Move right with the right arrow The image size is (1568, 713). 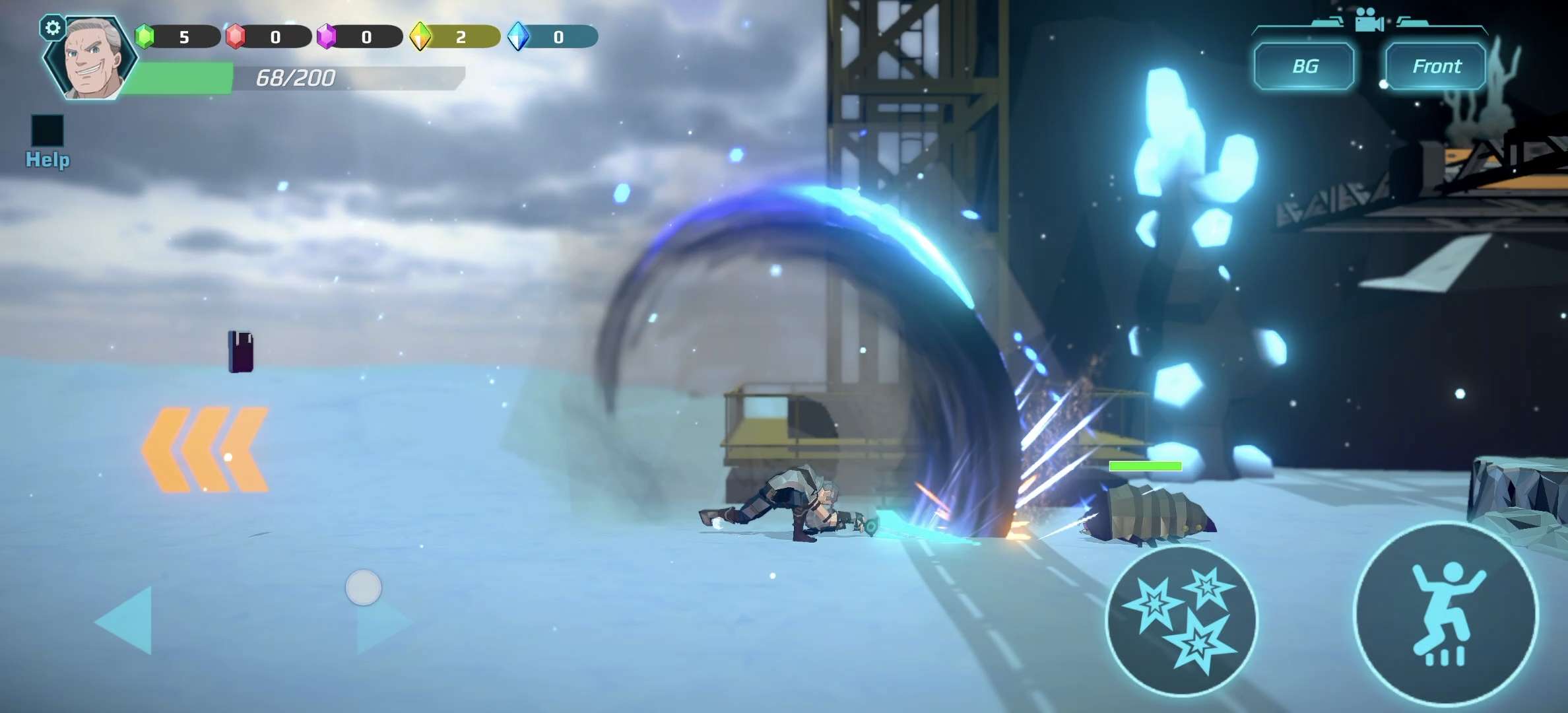pyautogui.click(x=381, y=624)
